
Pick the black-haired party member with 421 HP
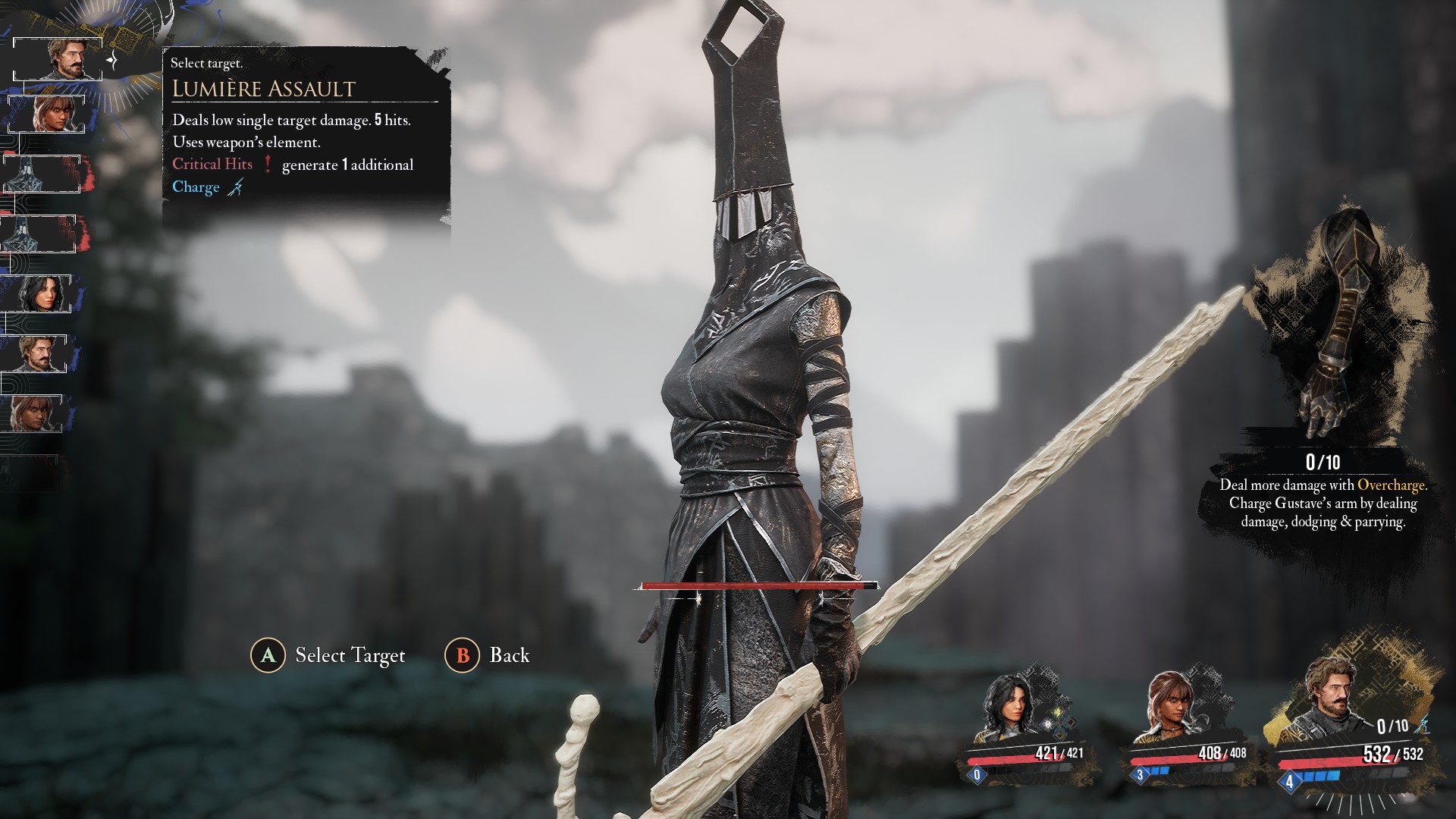[1012, 709]
